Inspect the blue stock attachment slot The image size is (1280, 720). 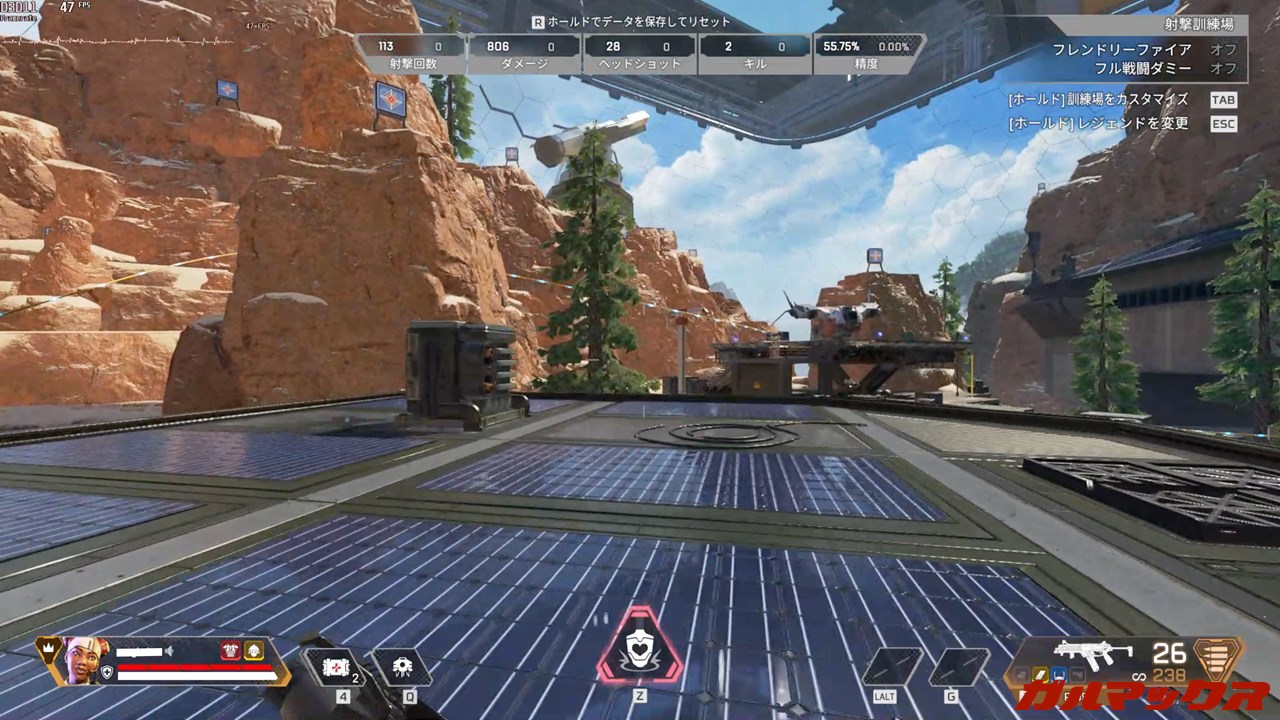[1059, 675]
